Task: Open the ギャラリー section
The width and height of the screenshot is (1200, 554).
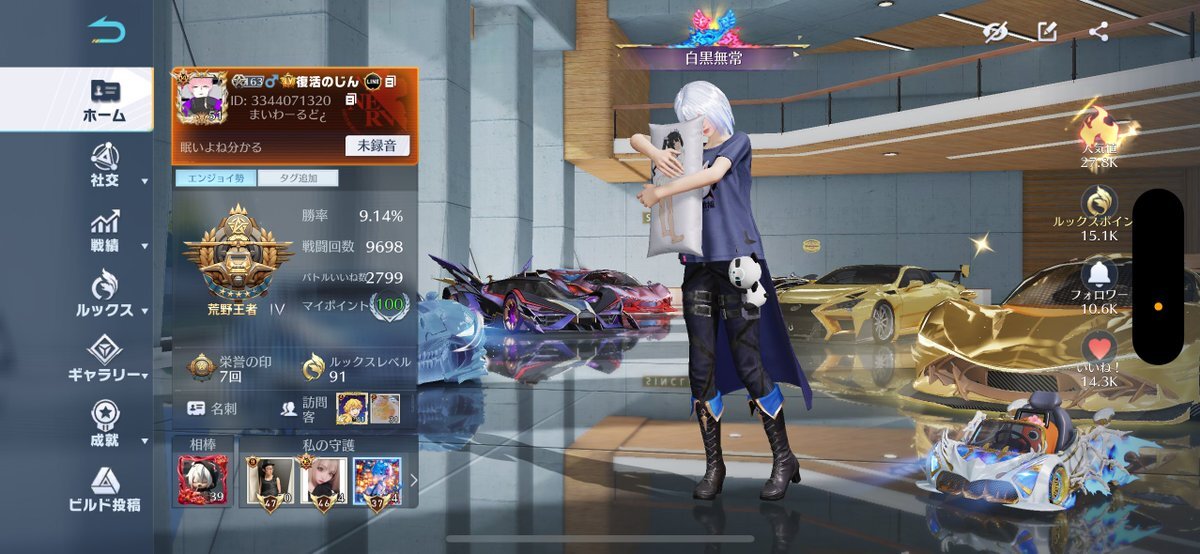Action: tap(104, 360)
